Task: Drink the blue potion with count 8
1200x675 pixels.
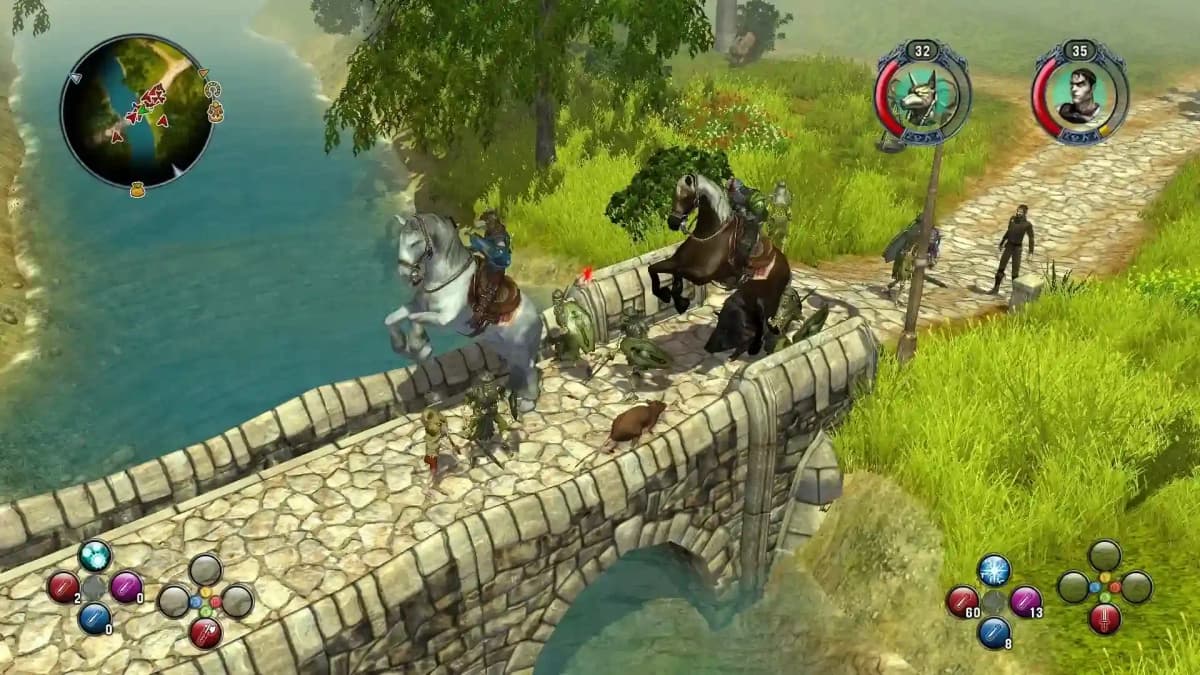Action: (x=994, y=632)
